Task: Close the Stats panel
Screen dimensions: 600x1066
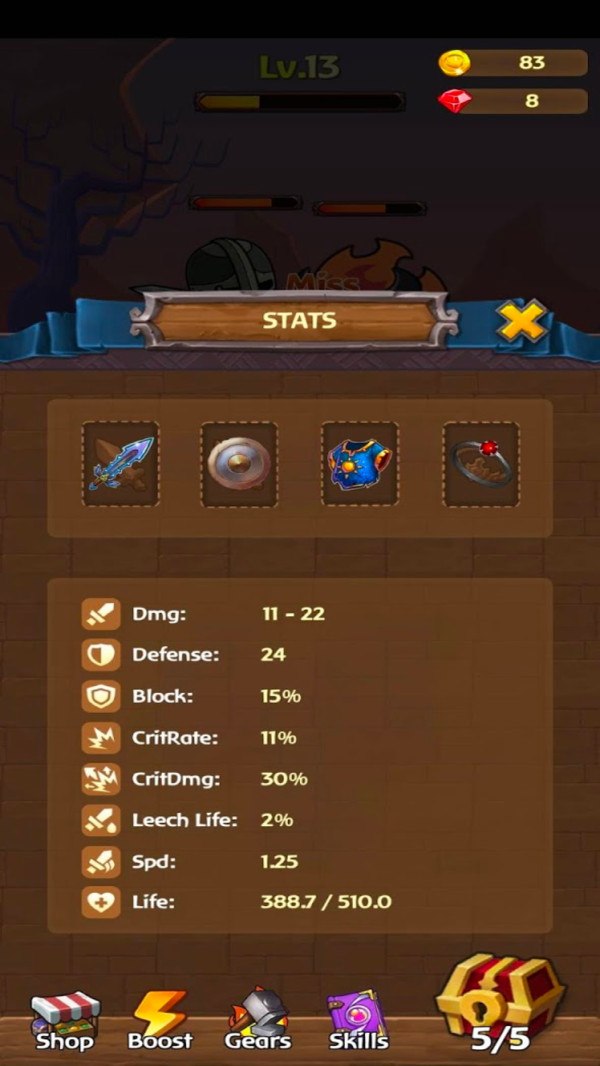Action: (521, 322)
